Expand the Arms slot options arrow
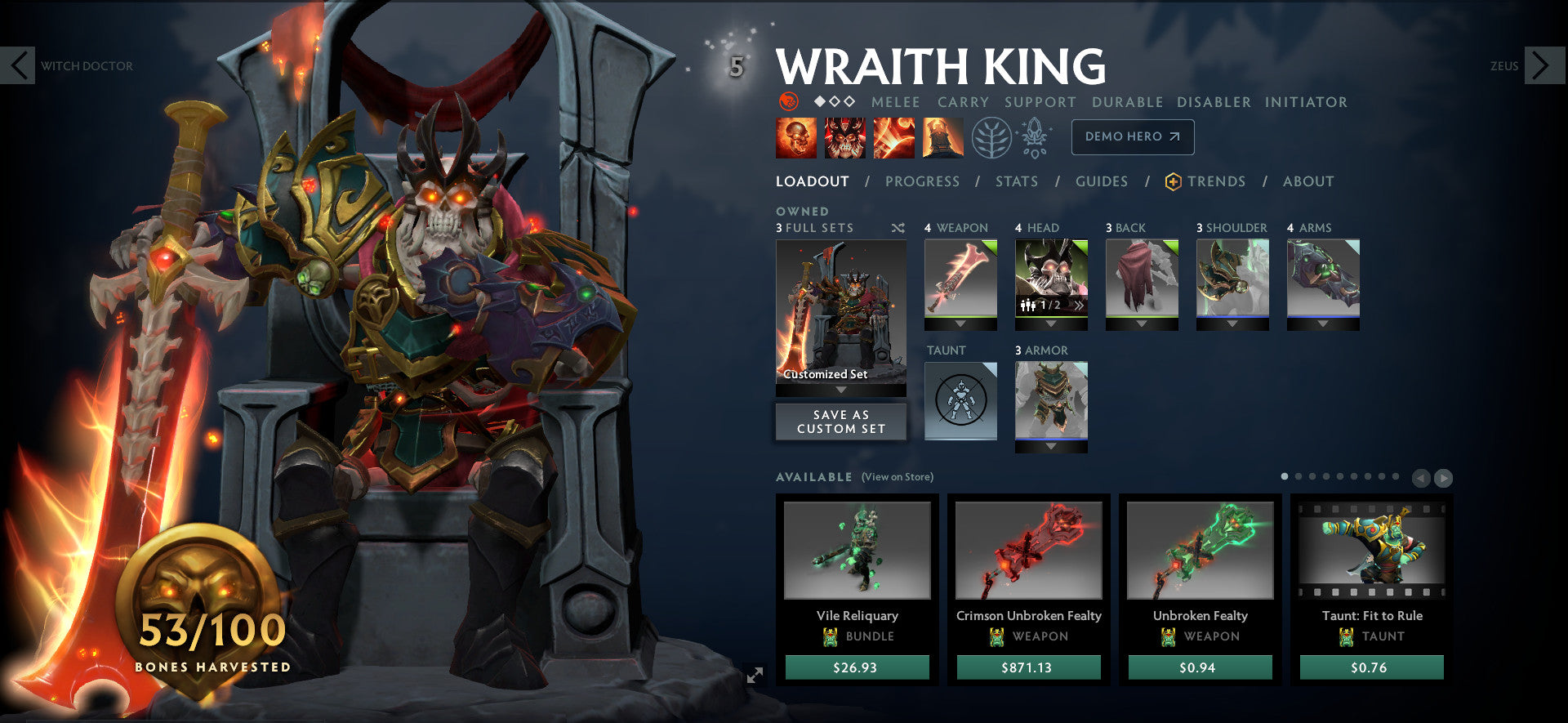 point(1323,322)
